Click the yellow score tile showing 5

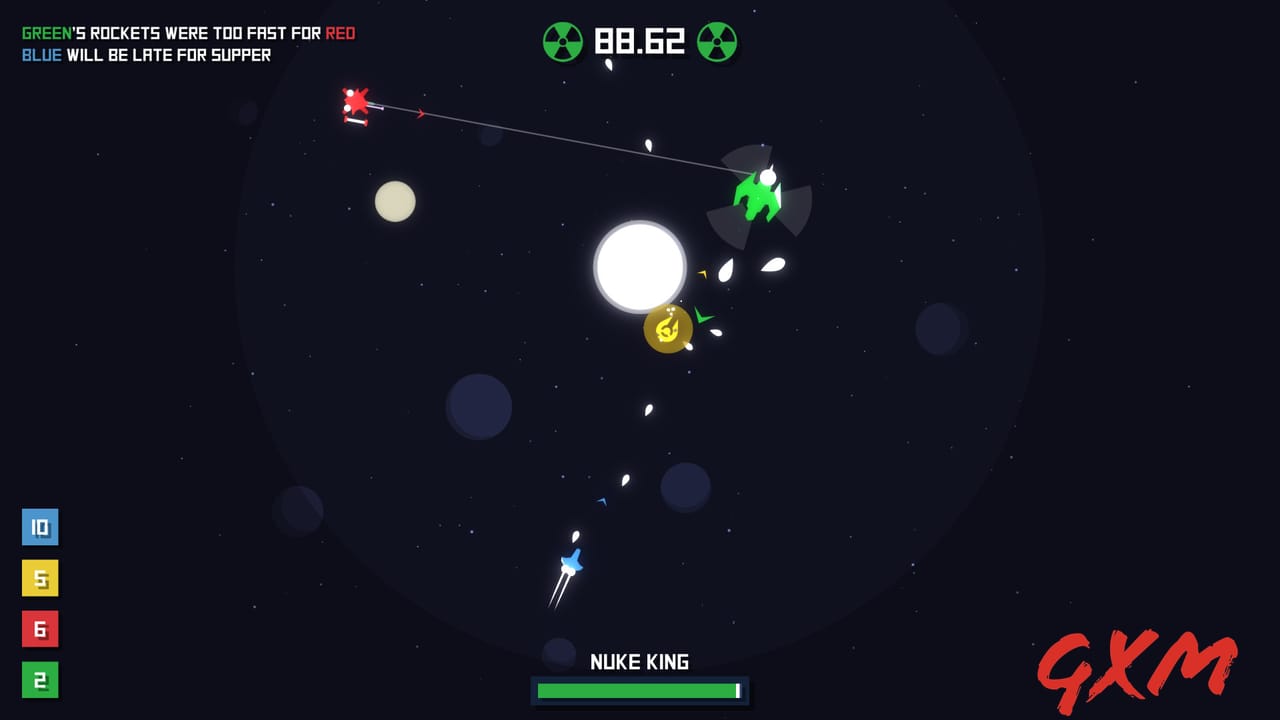pos(40,578)
